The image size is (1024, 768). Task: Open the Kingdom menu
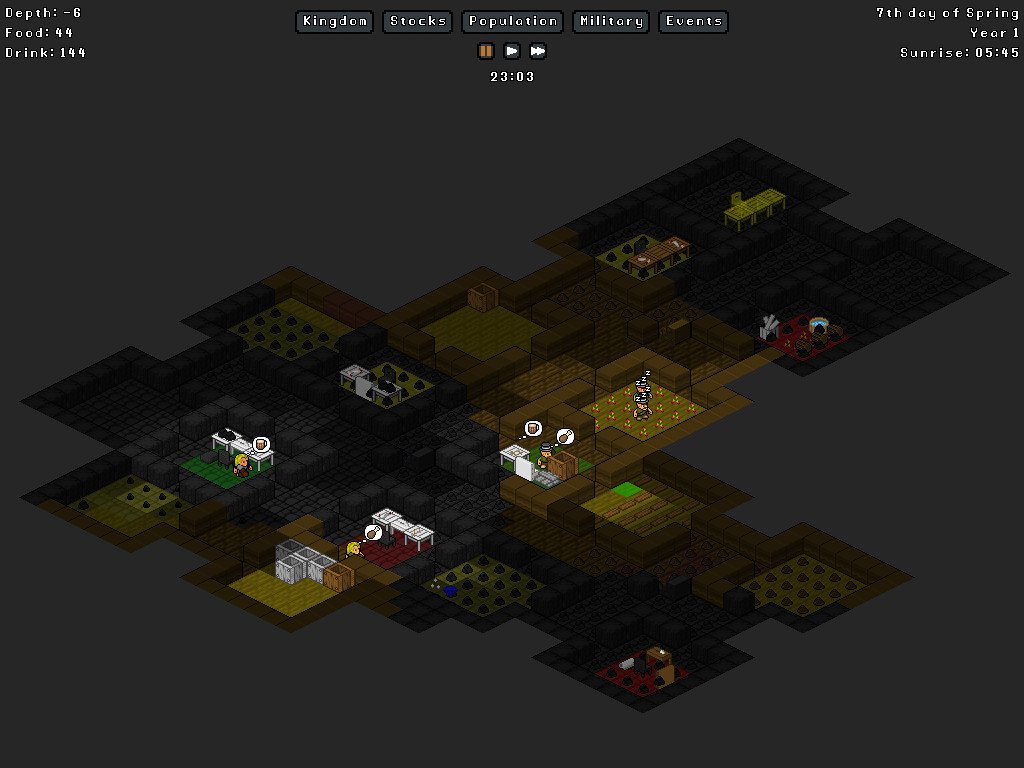click(x=335, y=21)
